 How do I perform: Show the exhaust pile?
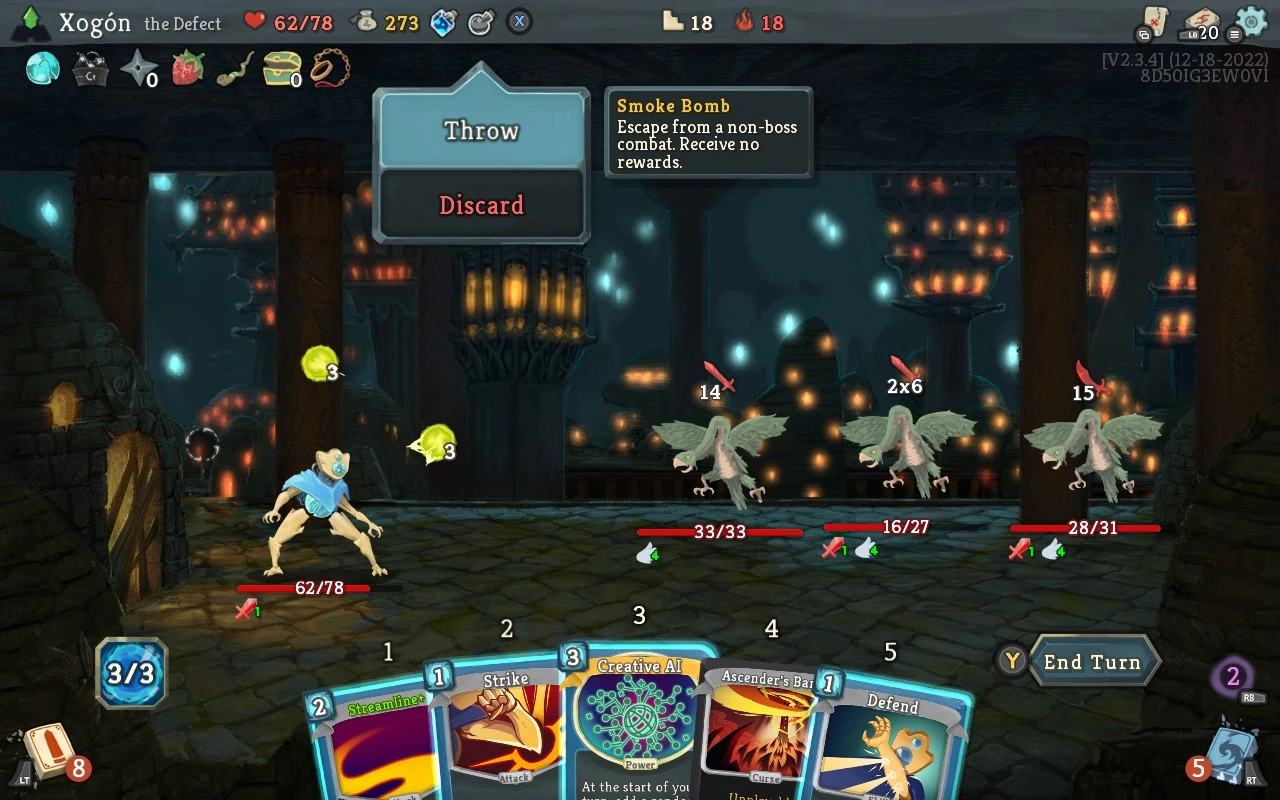pos(1234,677)
